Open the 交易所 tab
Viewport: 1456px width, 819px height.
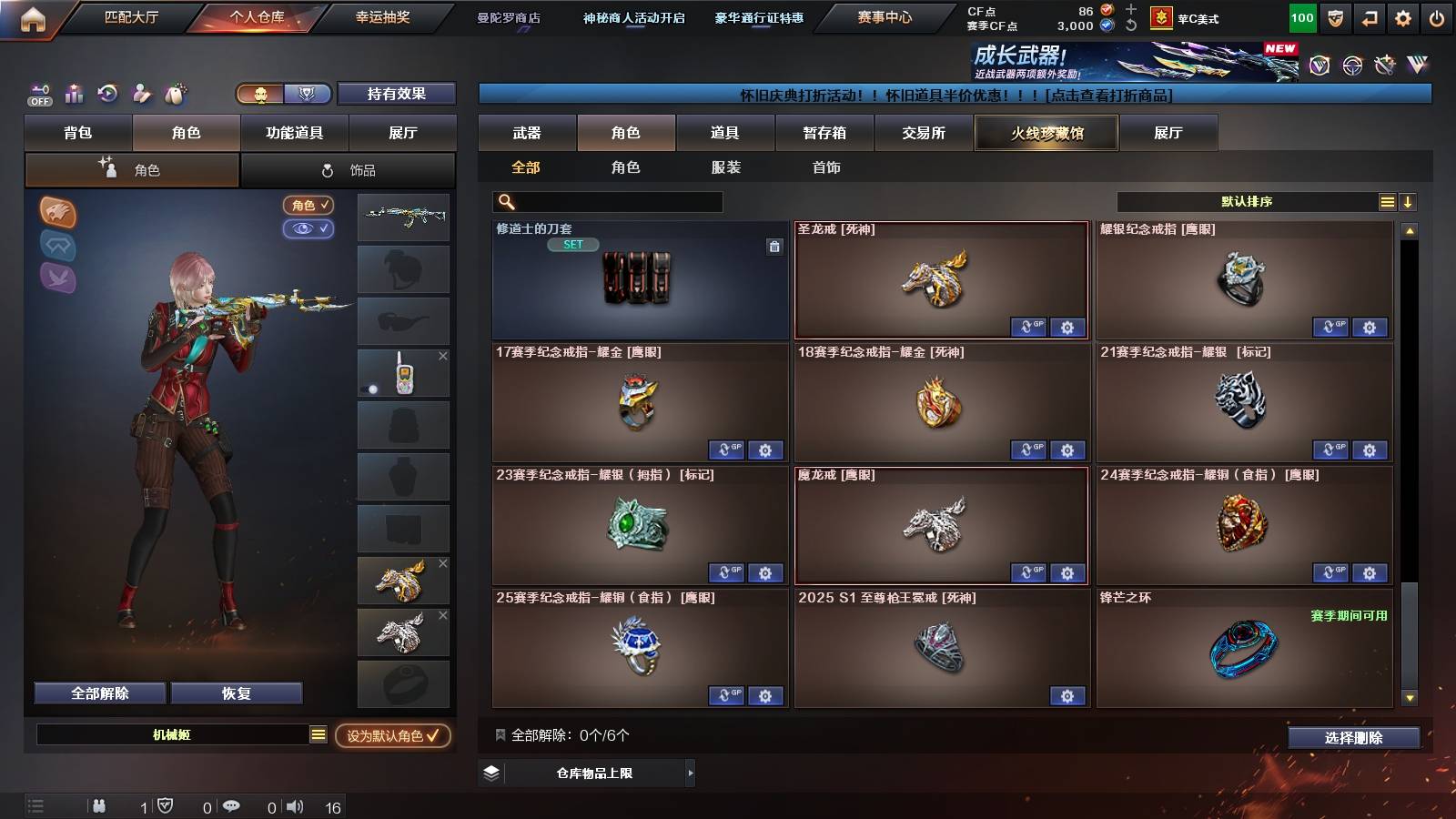(x=925, y=132)
